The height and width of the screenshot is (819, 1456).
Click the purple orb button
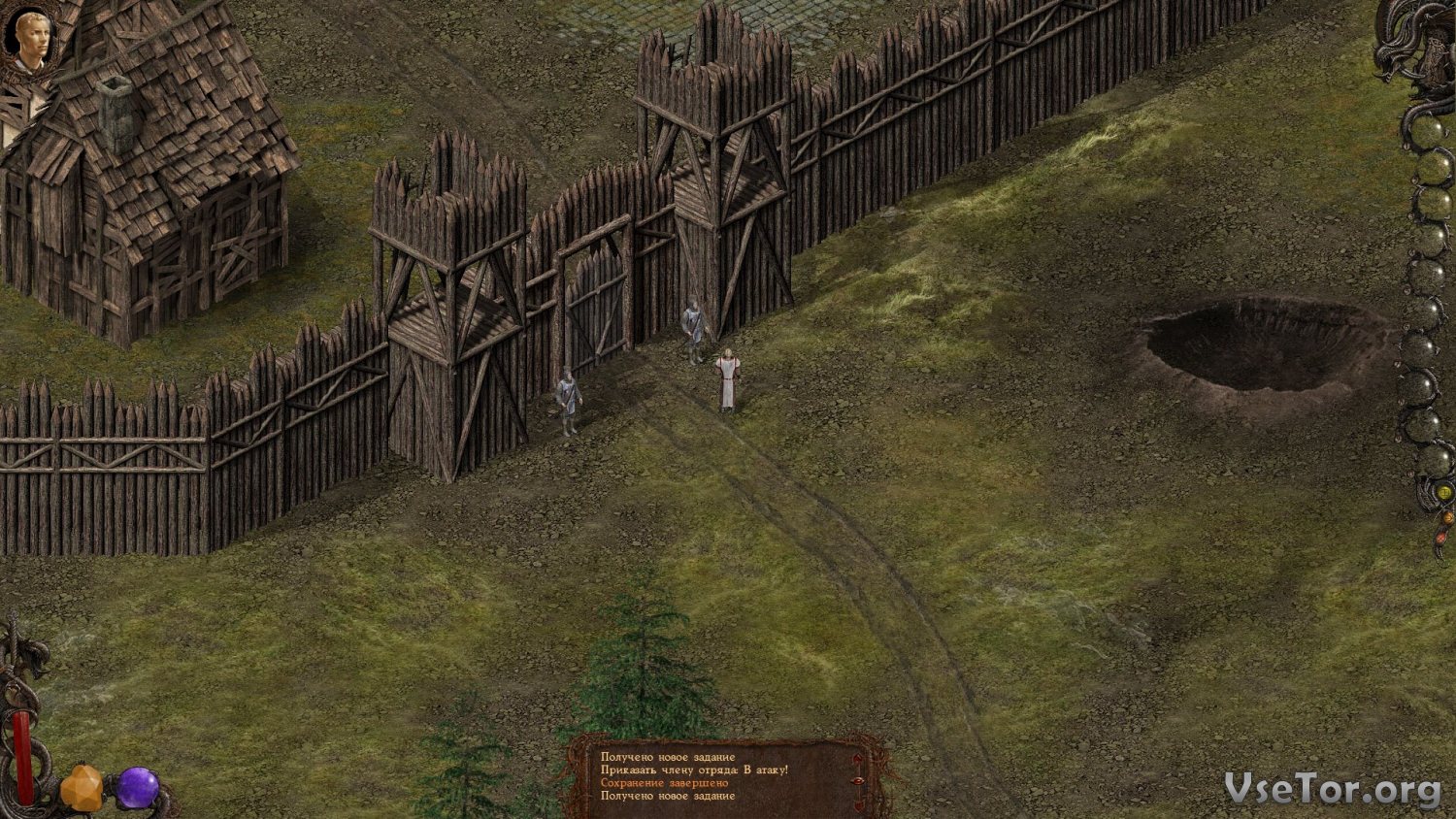click(x=138, y=787)
